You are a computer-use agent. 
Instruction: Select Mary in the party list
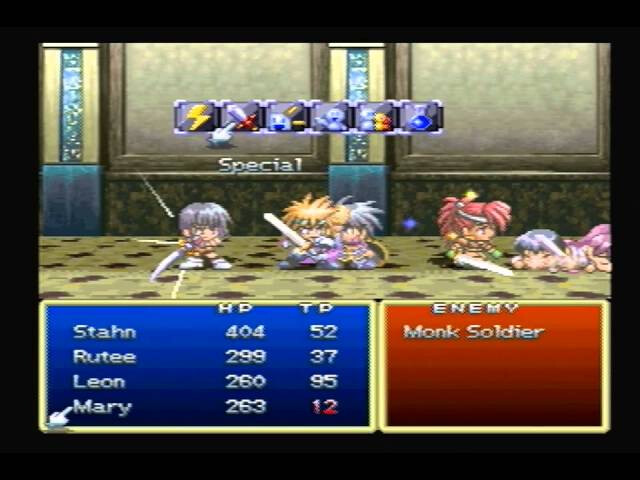click(102, 407)
